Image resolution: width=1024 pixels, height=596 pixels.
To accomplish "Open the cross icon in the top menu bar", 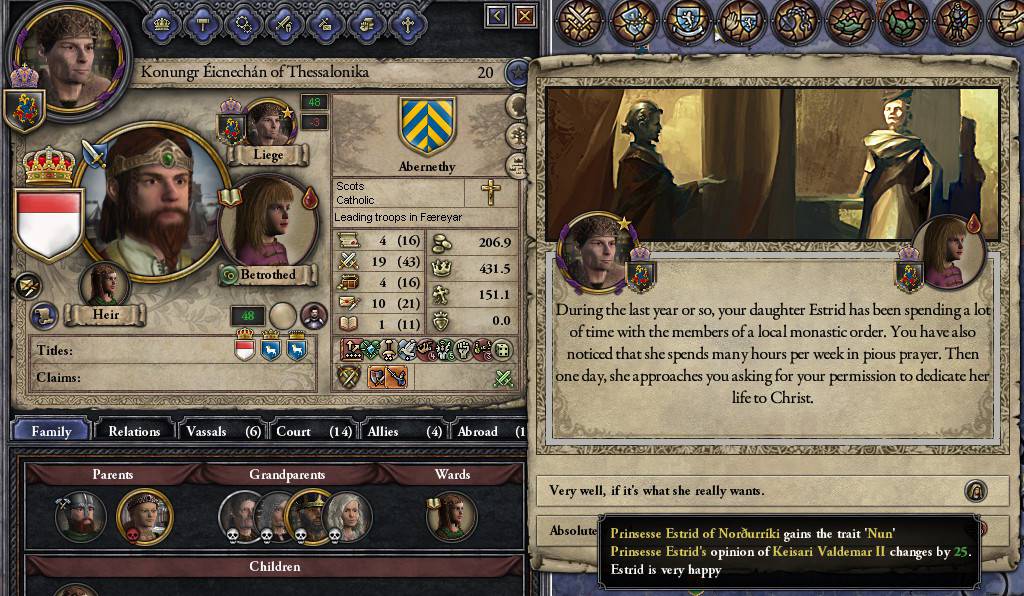I will pos(406,20).
